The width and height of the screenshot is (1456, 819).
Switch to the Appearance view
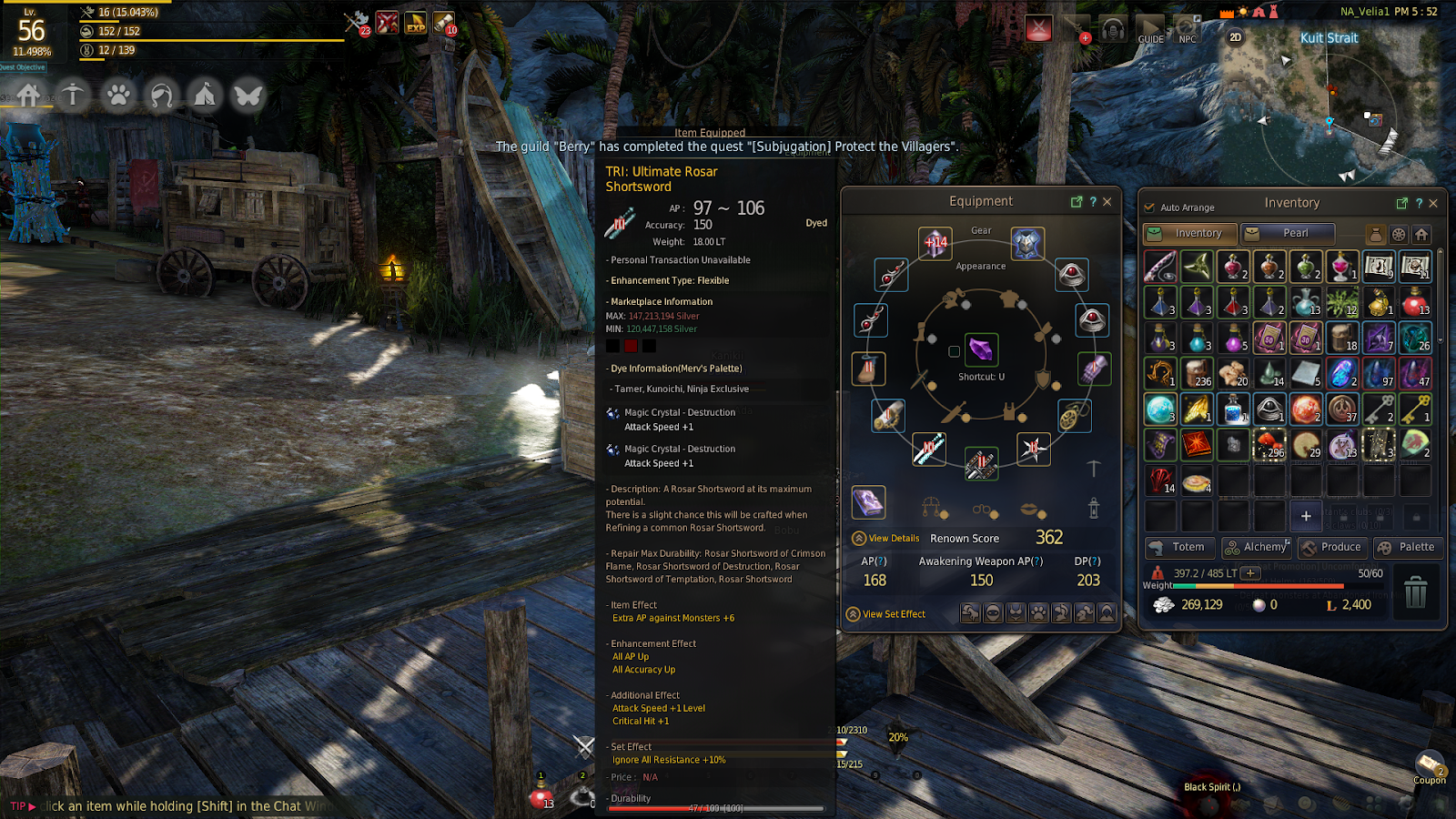[x=980, y=267]
